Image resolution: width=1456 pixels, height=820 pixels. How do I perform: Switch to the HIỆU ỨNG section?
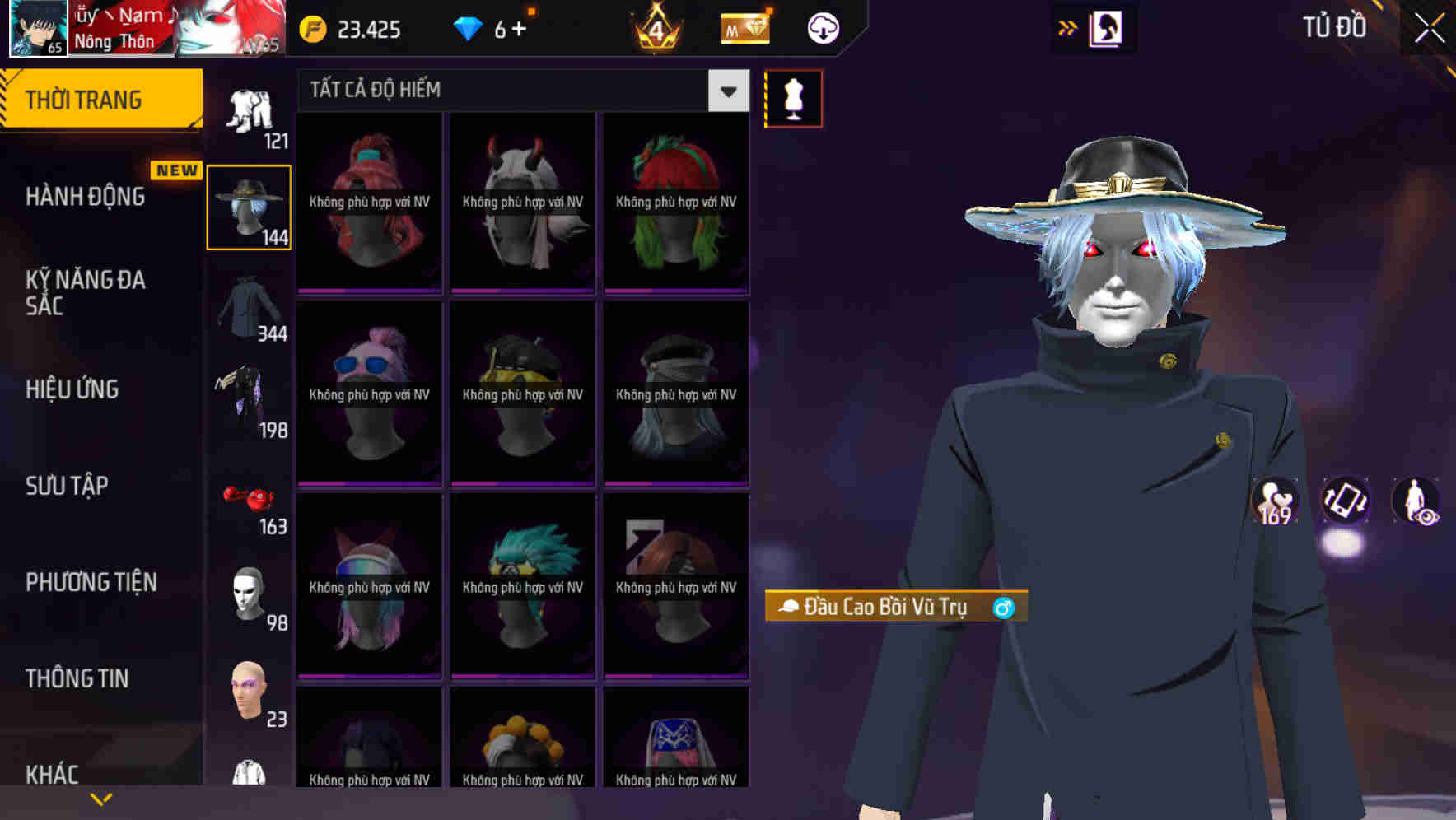(72, 389)
